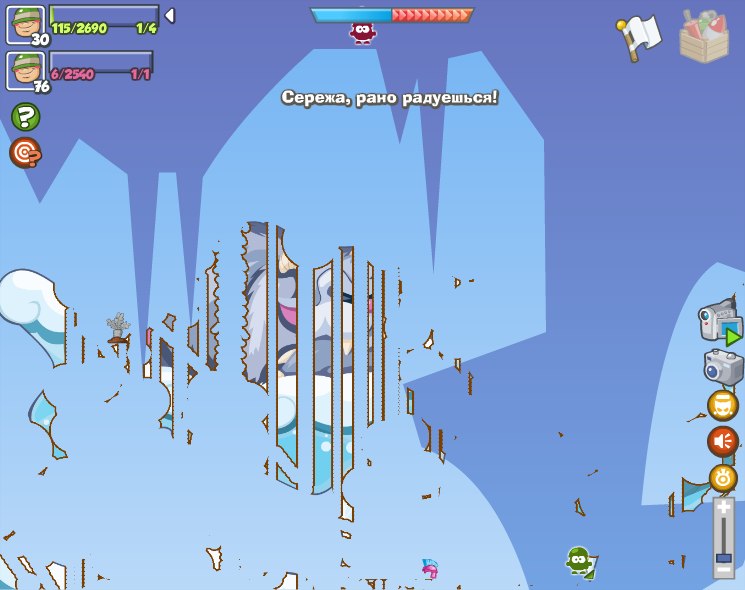The image size is (745, 590).
Task: Click the green question mark help button
Action: (25, 117)
